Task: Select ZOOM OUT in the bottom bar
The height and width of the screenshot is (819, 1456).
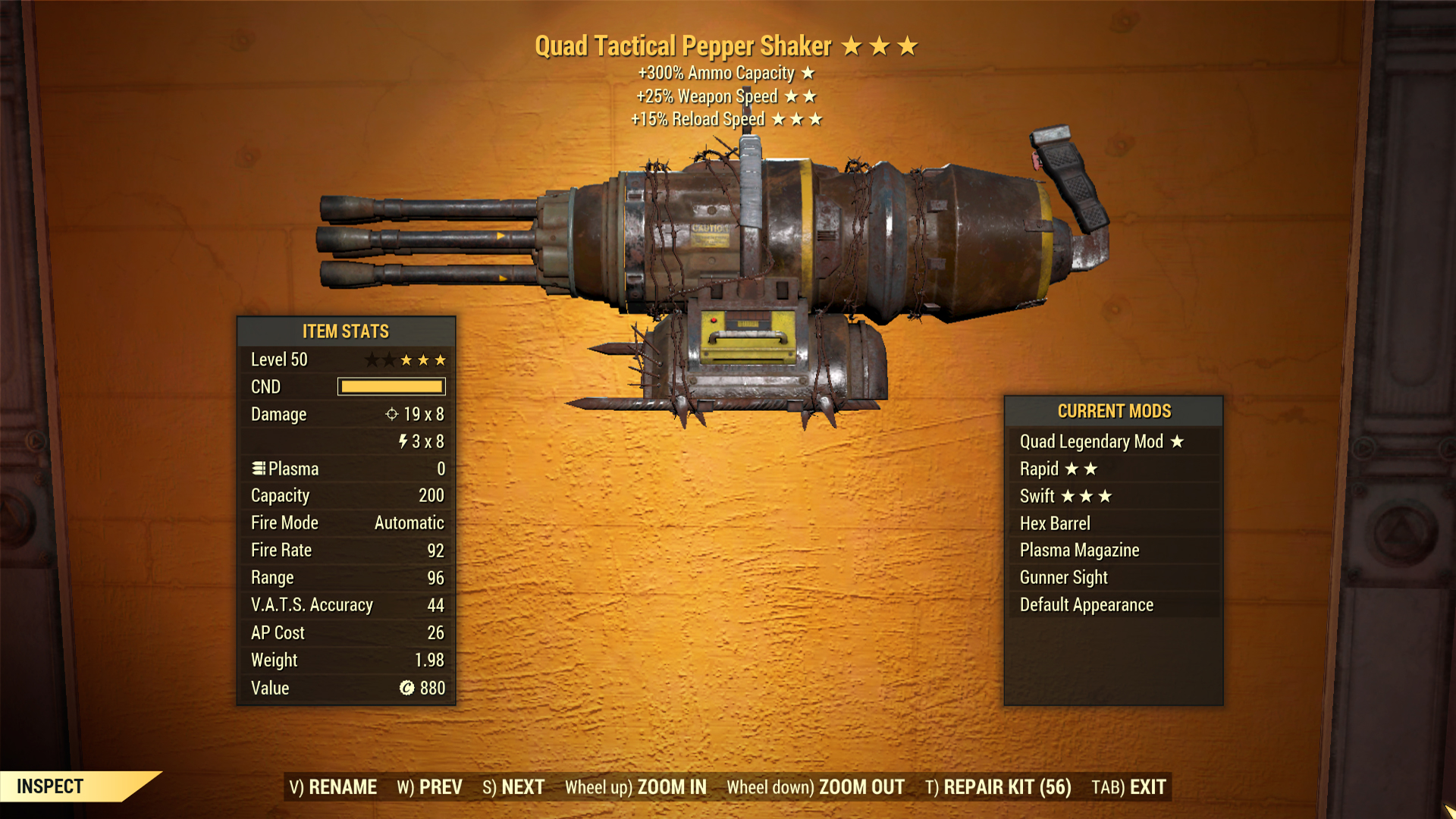Action: click(815, 787)
